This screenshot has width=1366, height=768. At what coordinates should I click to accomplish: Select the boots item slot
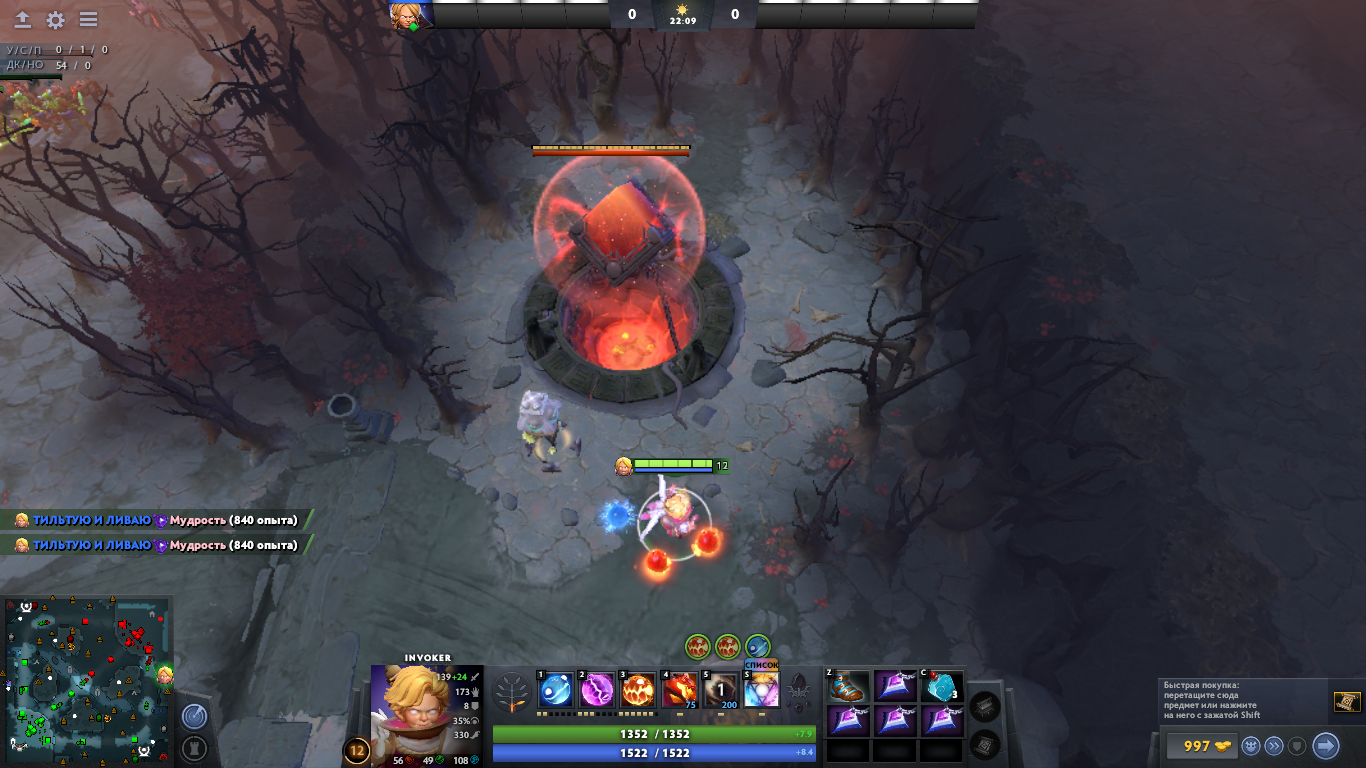point(848,687)
